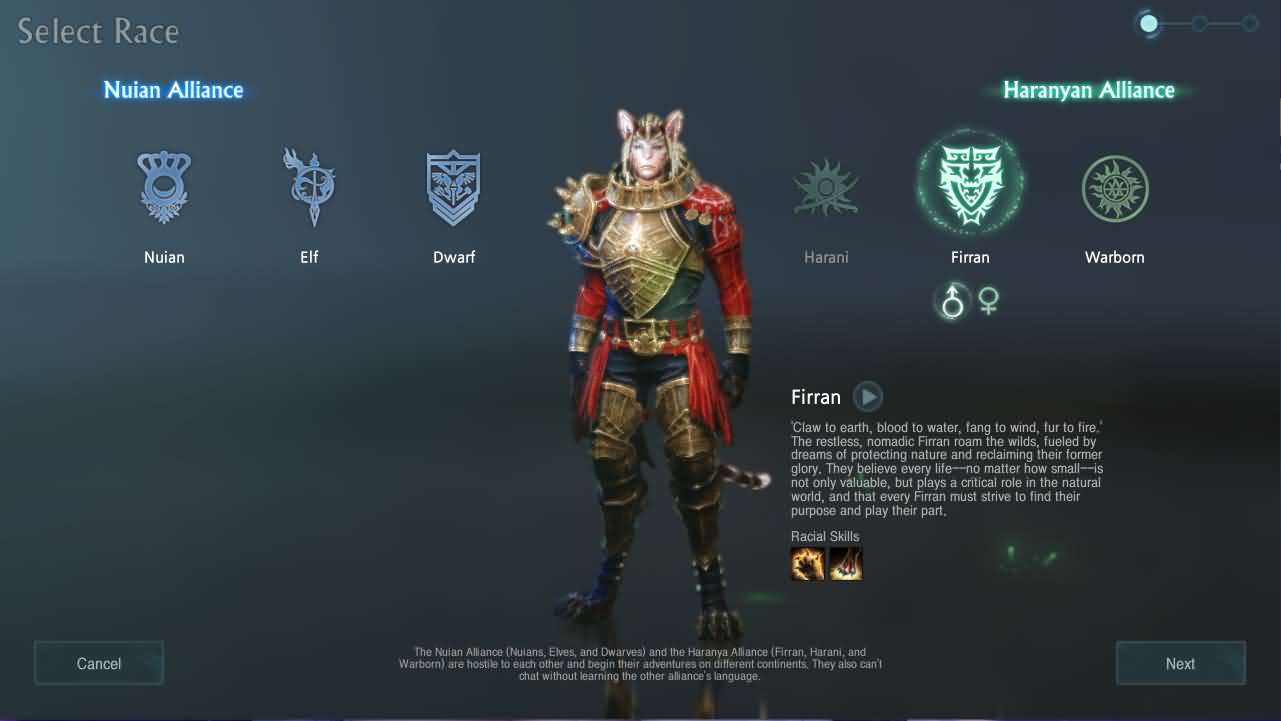Switch to the female gender symbol
The width and height of the screenshot is (1281, 721).
(989, 301)
